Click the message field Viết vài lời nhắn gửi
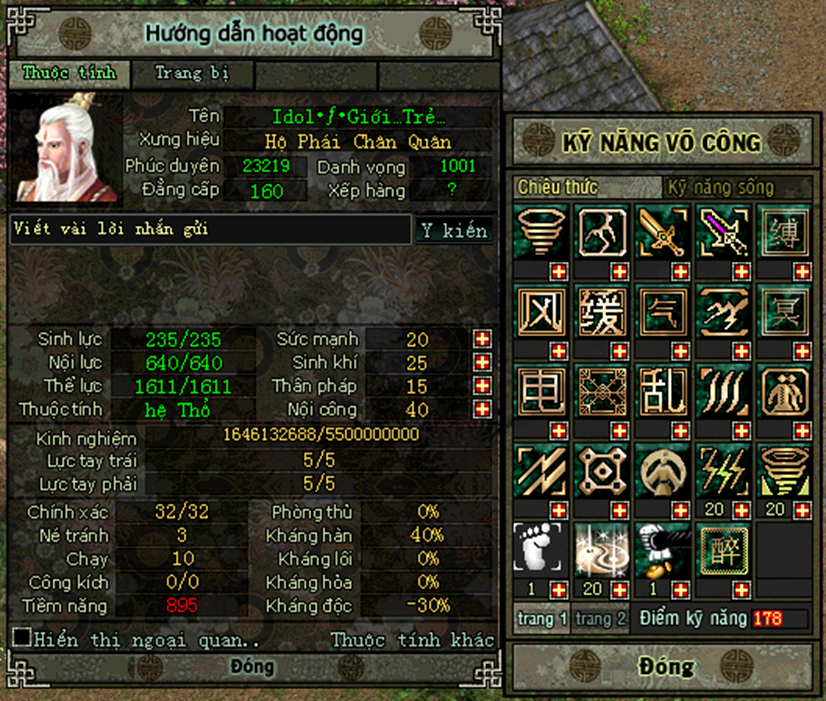This screenshot has height=701, width=826. 210,230
